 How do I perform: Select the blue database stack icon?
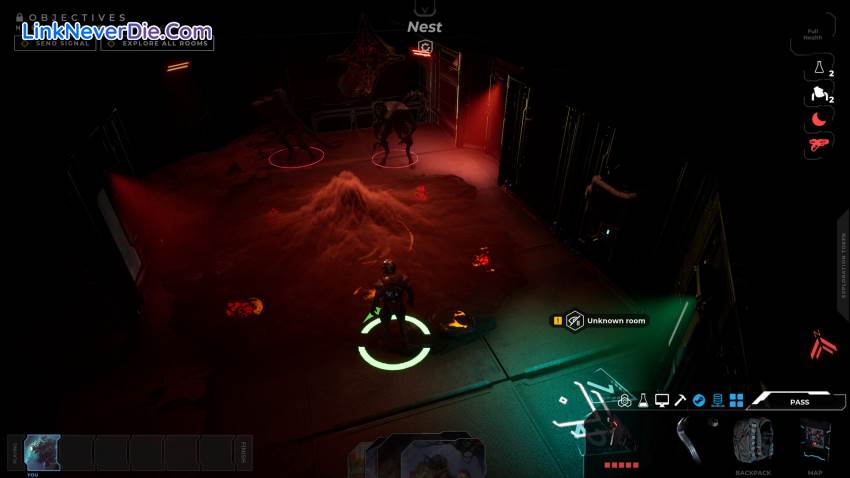click(x=717, y=400)
